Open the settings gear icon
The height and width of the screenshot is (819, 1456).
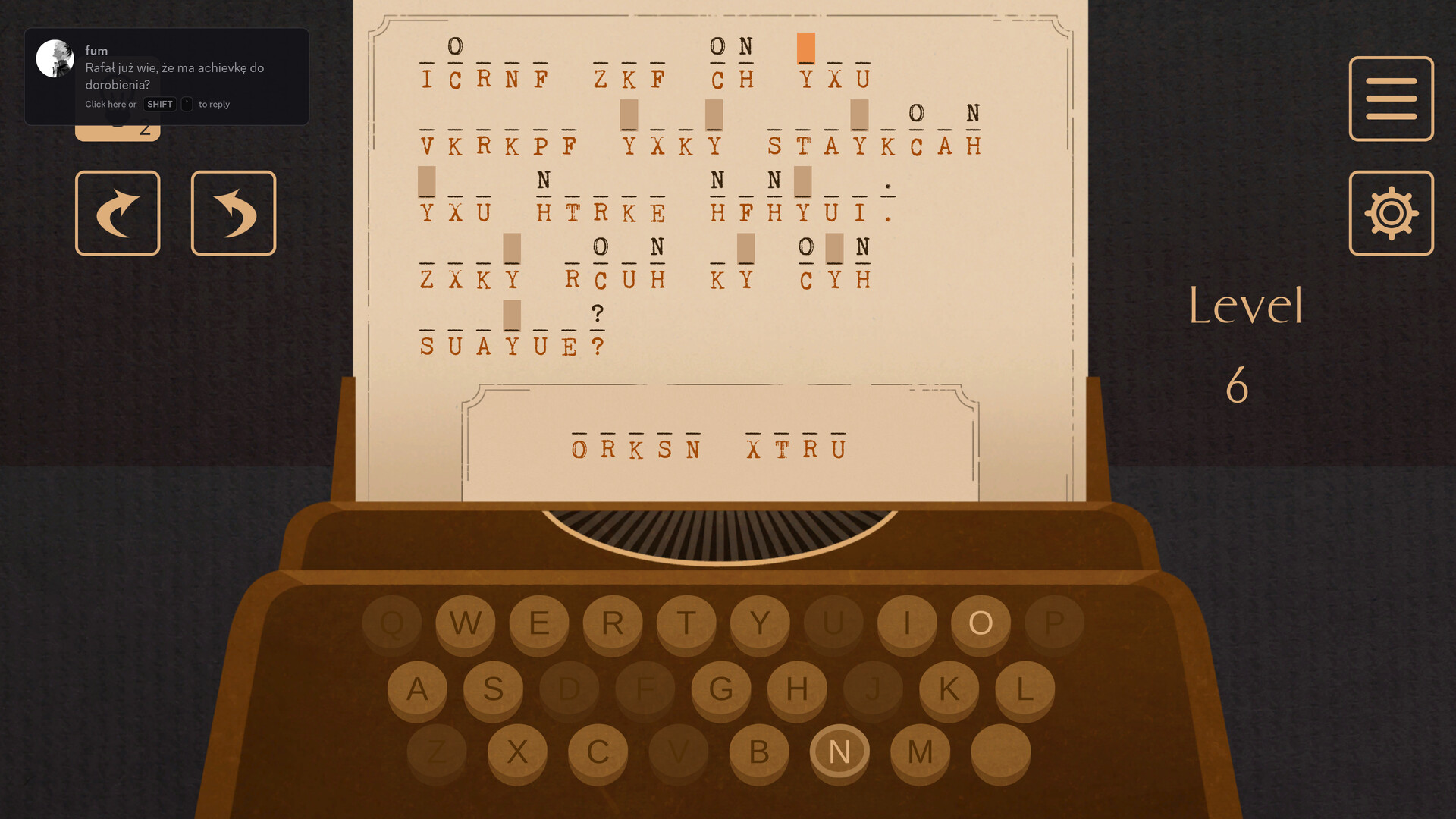(x=1391, y=213)
